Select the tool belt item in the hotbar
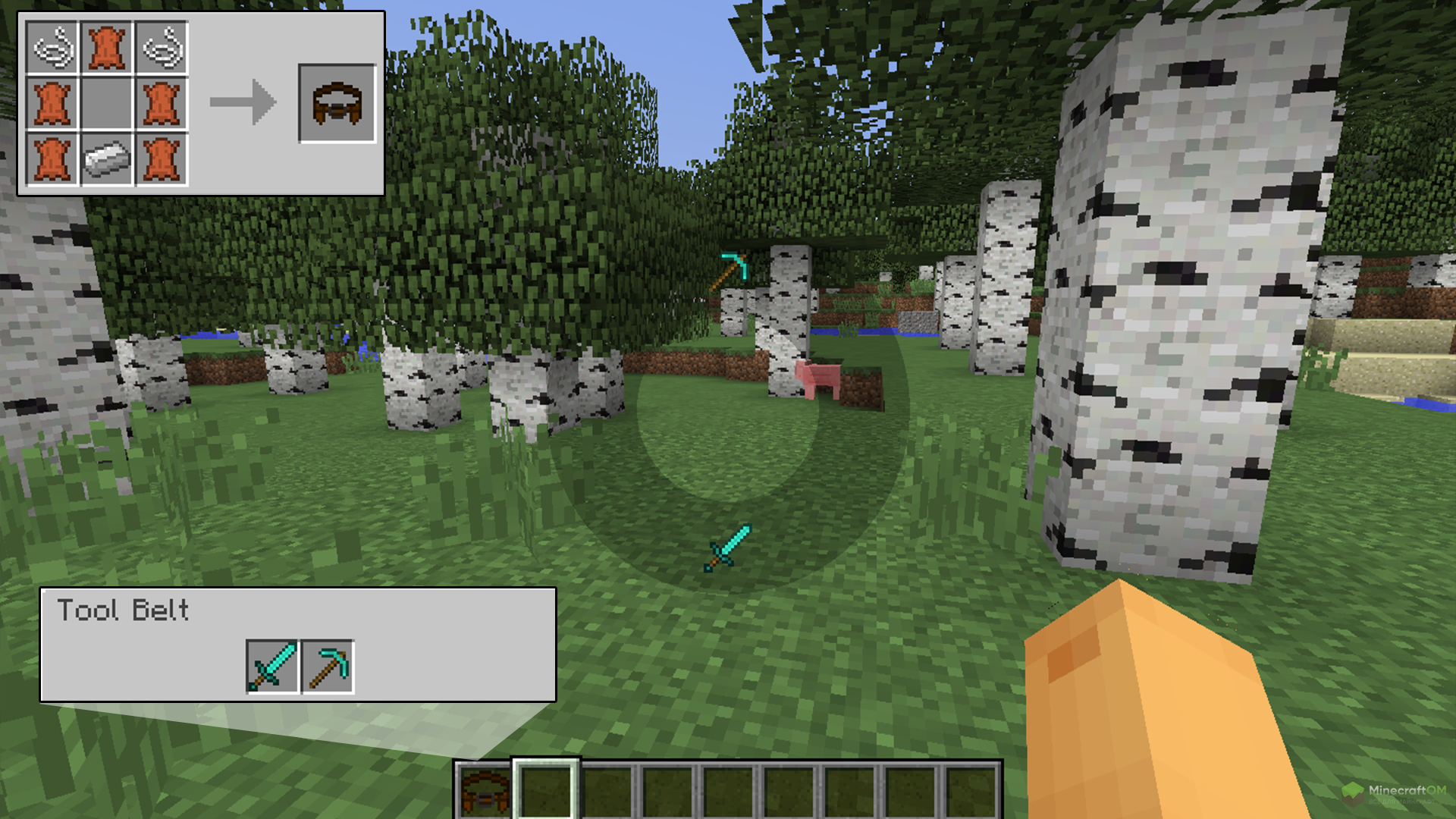1456x819 pixels. 485,790
